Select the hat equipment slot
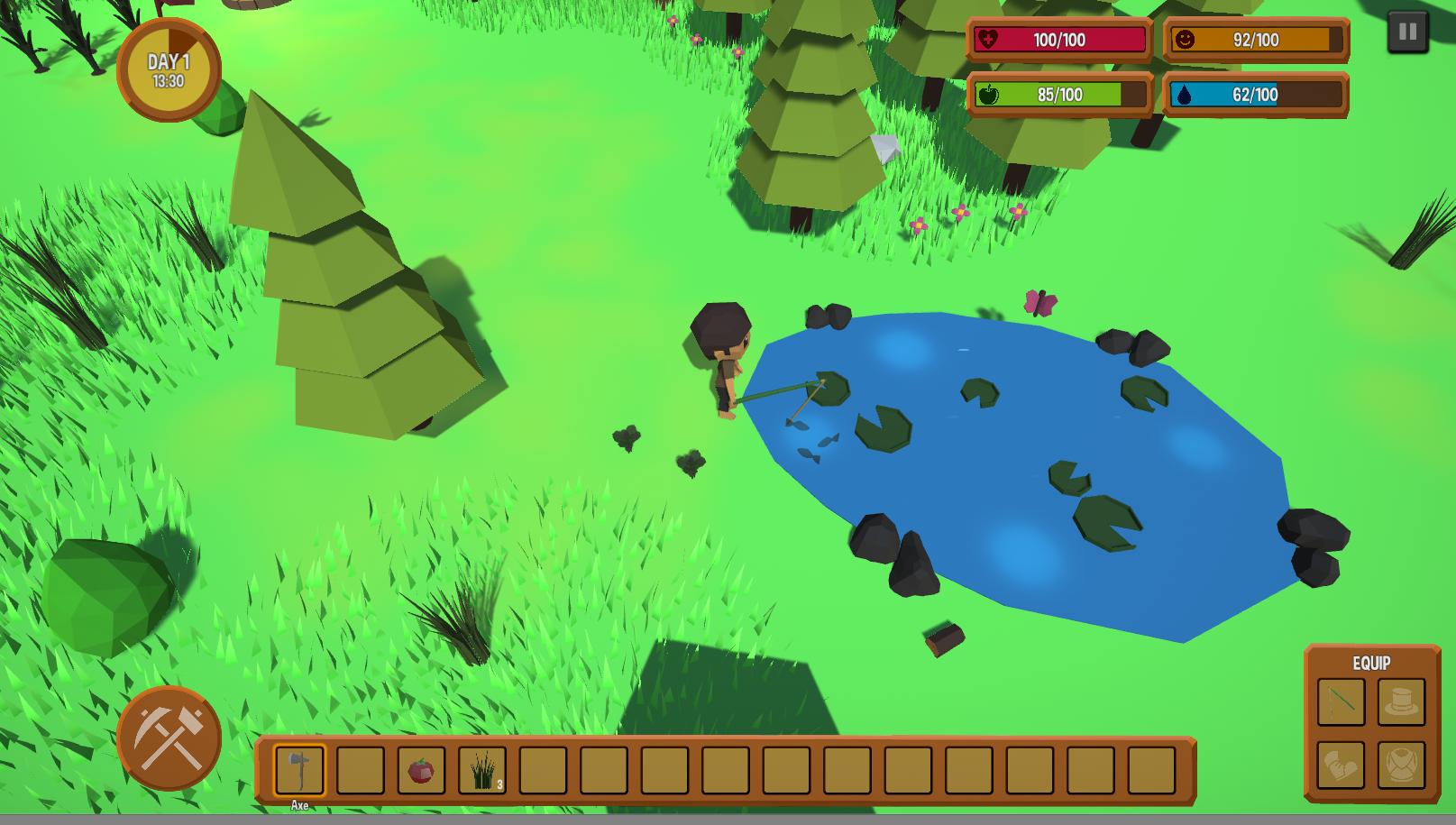 click(x=1401, y=701)
